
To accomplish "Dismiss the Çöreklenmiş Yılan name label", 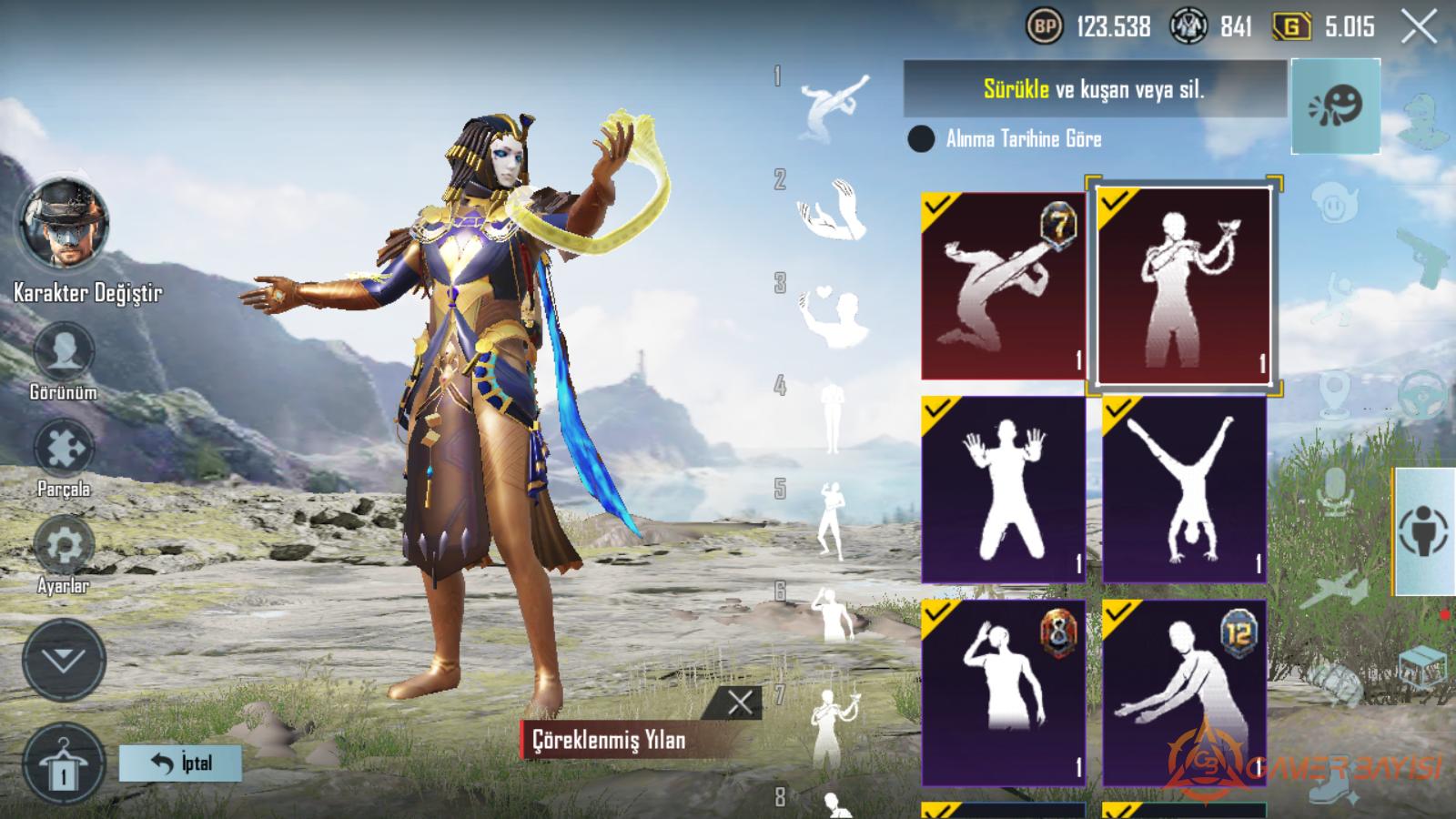I will point(740,702).
